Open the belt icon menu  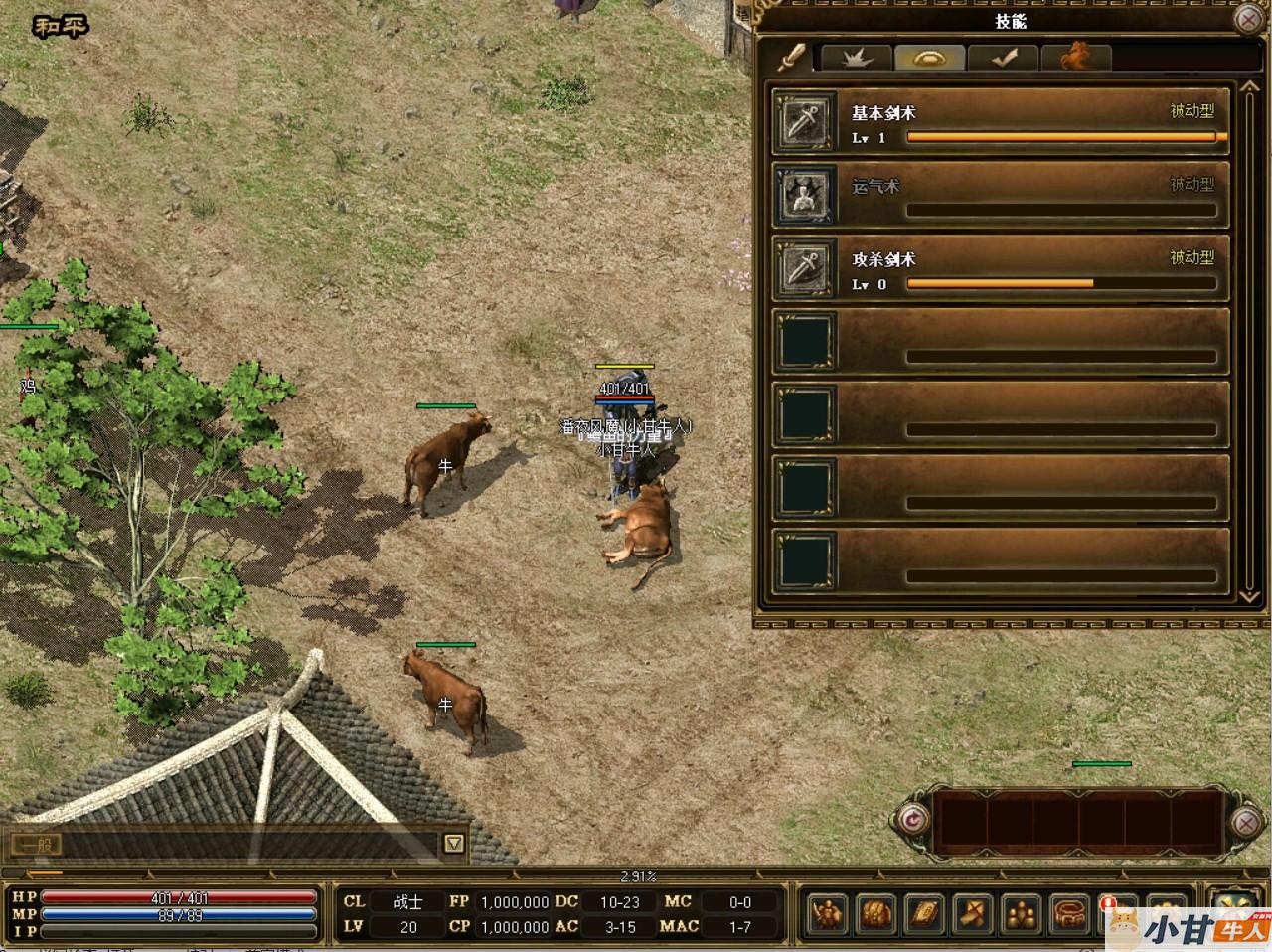(x=1070, y=912)
